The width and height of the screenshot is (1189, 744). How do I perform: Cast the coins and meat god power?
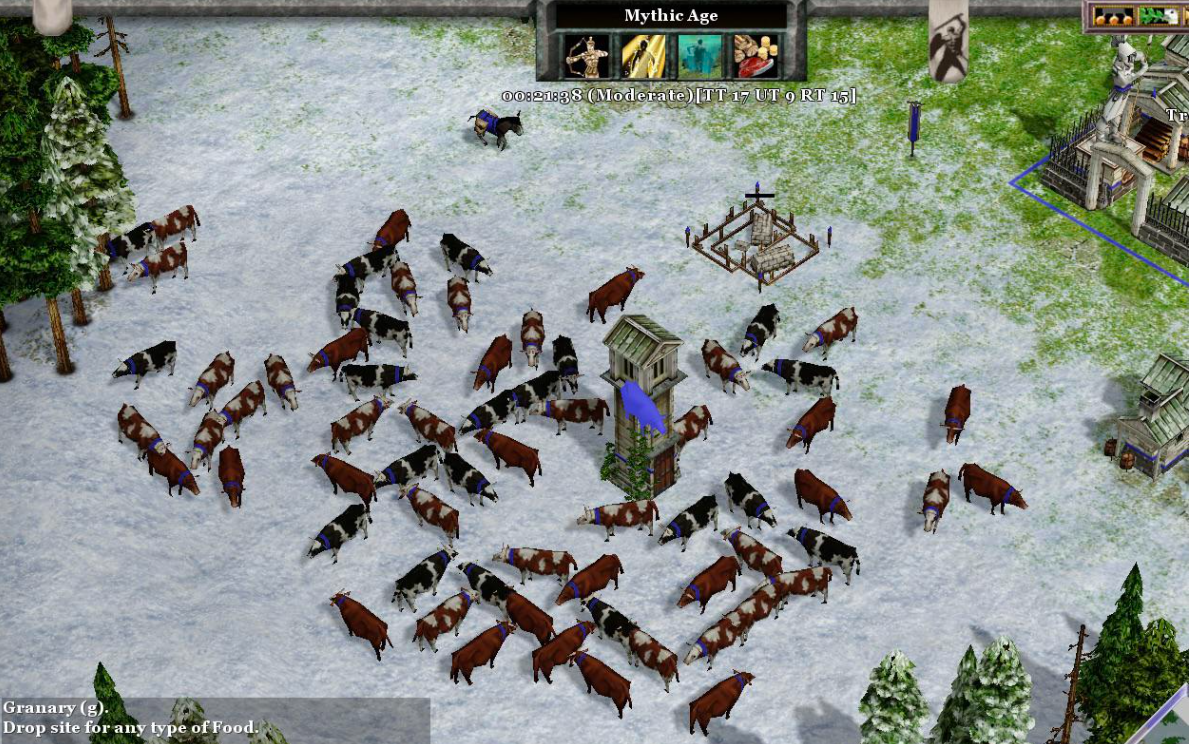pyautogui.click(x=755, y=56)
